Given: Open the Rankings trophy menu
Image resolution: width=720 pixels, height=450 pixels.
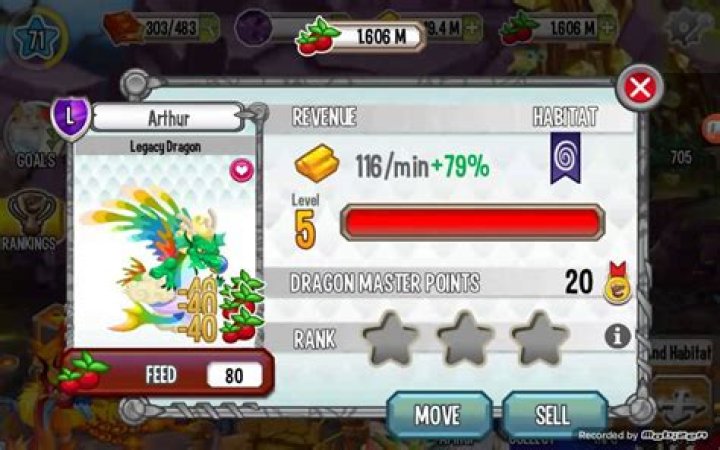Looking at the screenshot, I should 30,218.
